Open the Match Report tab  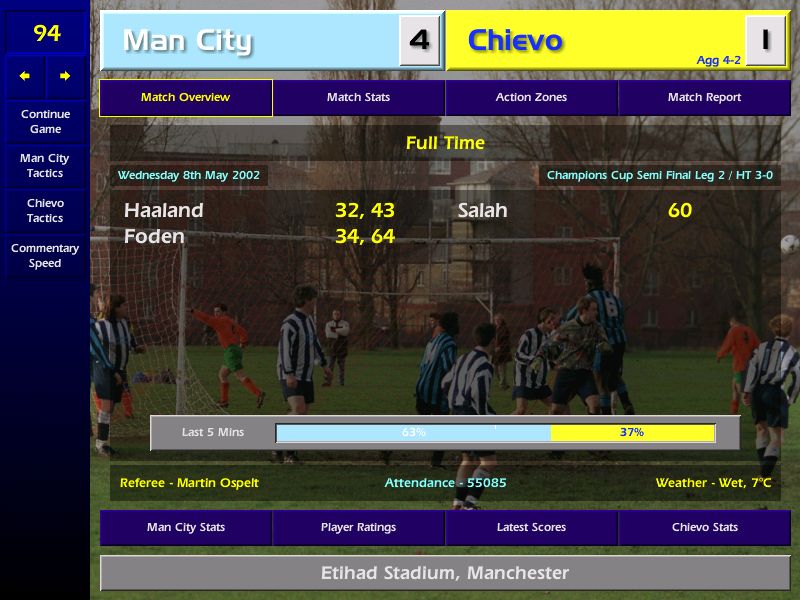click(704, 98)
